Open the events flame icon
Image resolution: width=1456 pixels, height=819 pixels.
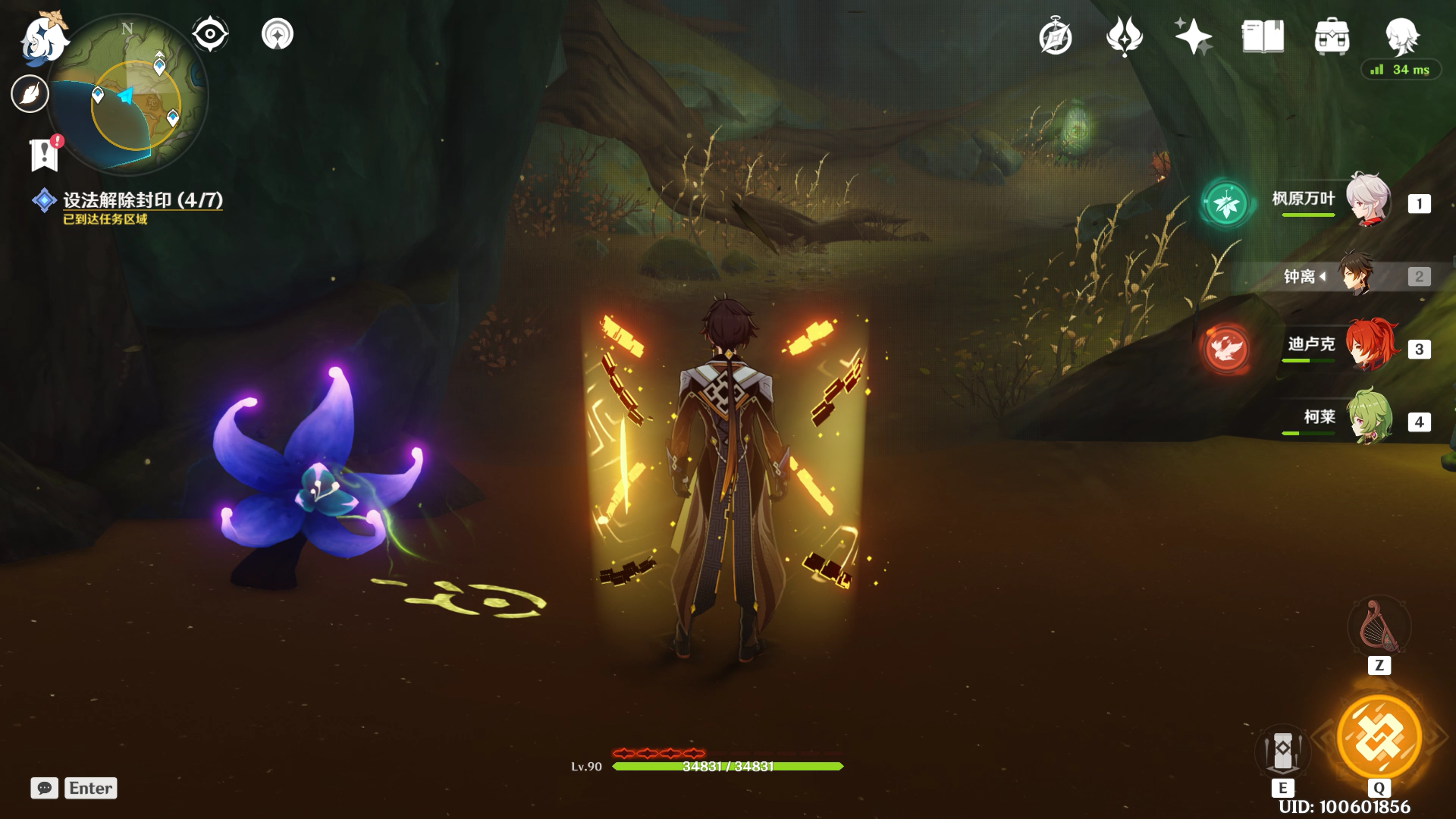coord(1124,36)
